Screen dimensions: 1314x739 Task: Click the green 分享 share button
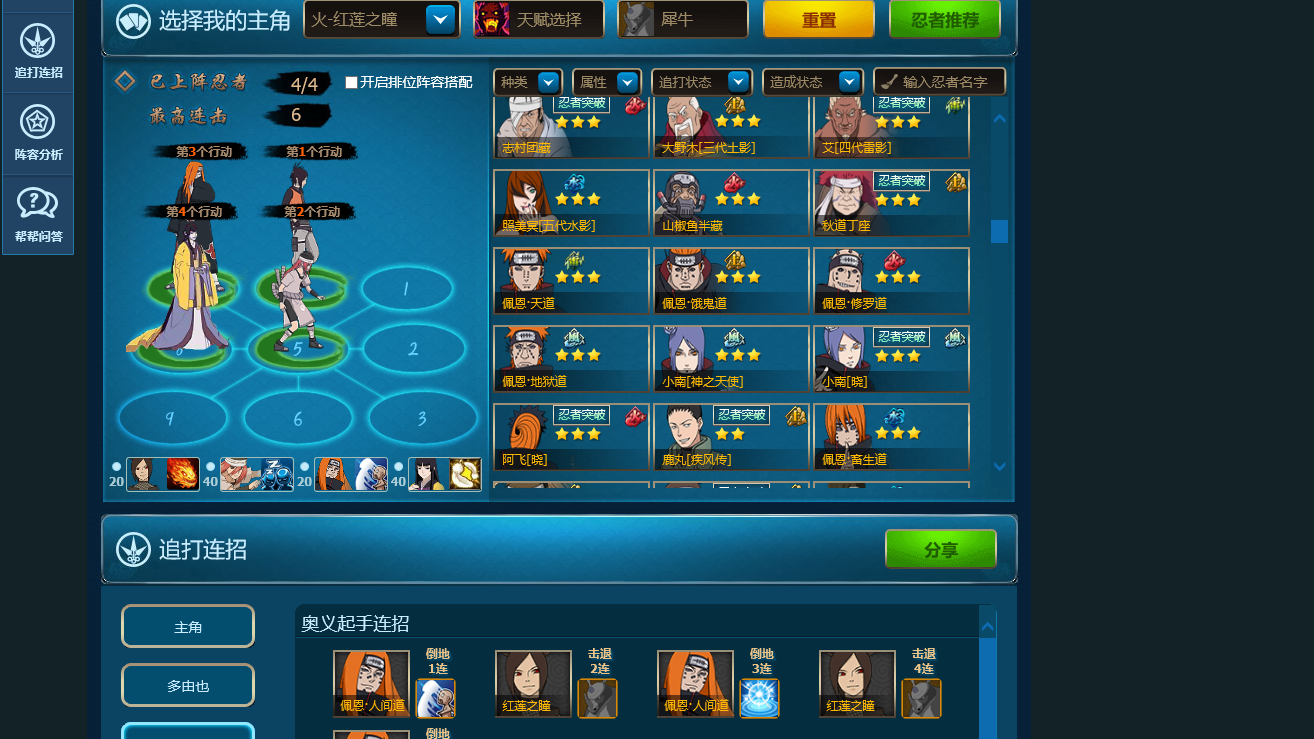pos(940,549)
